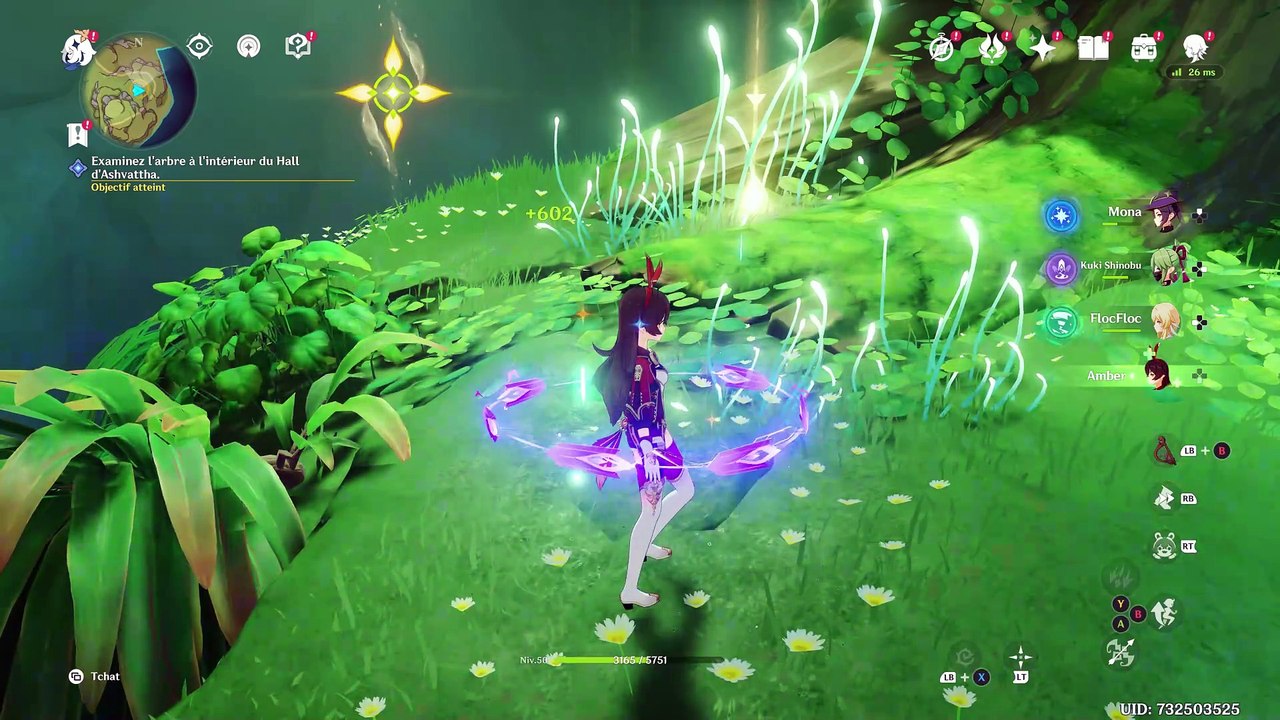Activate the sprint running figure icon

1164,612
